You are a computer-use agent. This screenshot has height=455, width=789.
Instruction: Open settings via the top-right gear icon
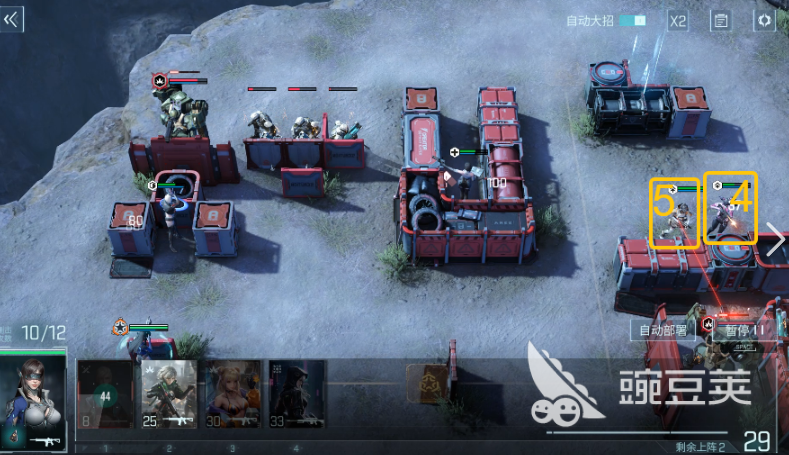point(764,20)
